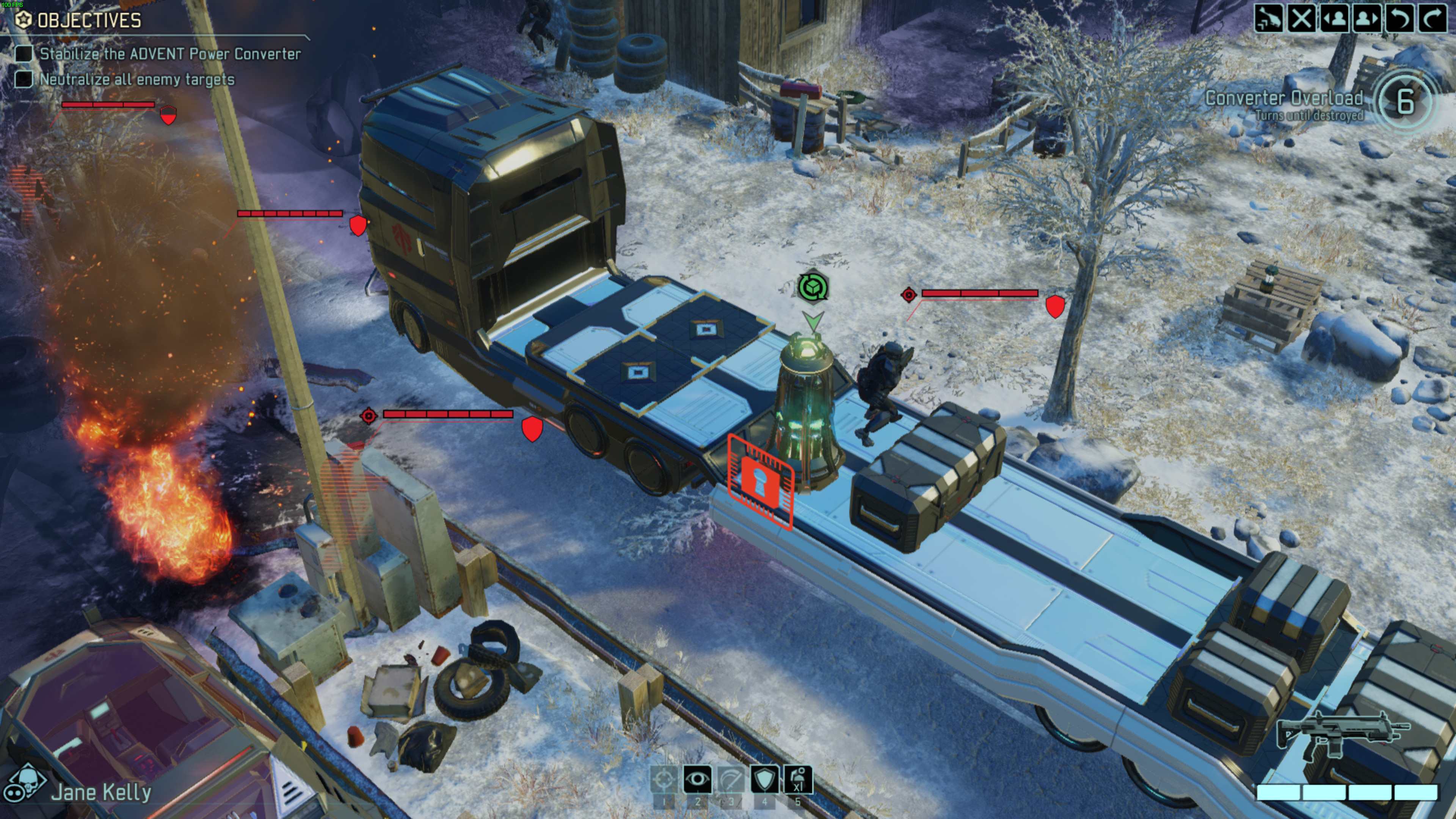This screenshot has width=1456, height=819.
Task: Switch to the next soldier
Action: pos(1367,19)
